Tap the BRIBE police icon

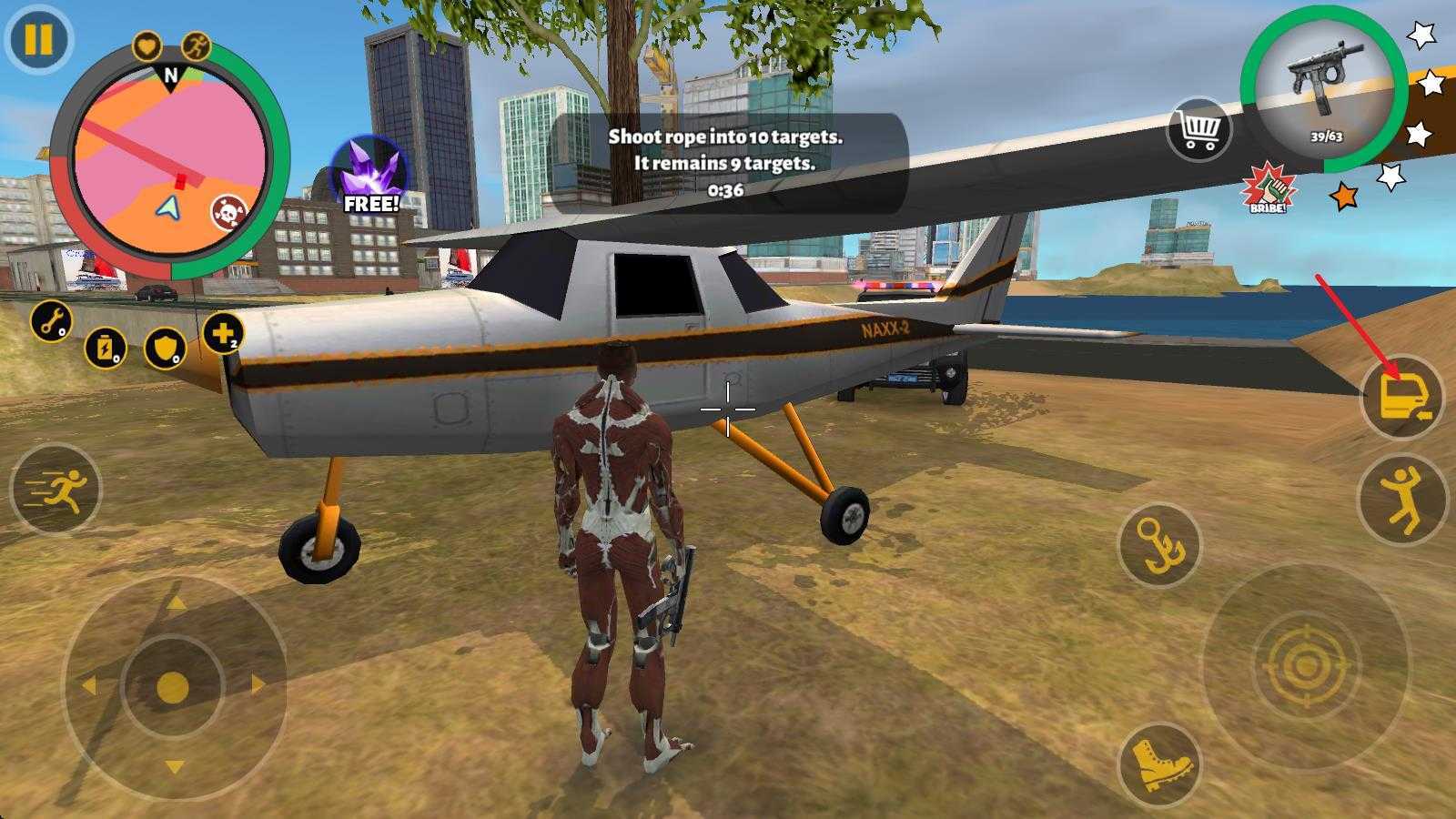[1268, 189]
